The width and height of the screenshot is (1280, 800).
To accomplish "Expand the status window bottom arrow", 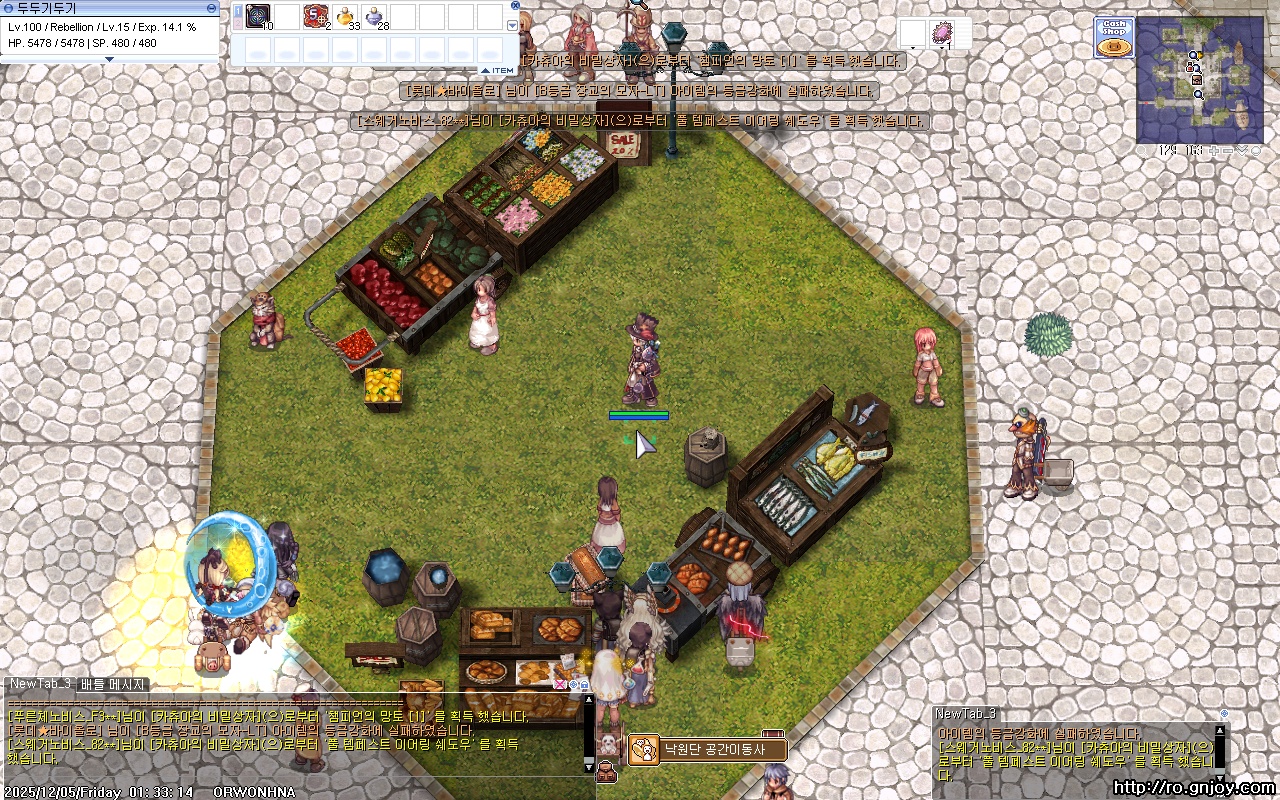I will tap(109, 59).
